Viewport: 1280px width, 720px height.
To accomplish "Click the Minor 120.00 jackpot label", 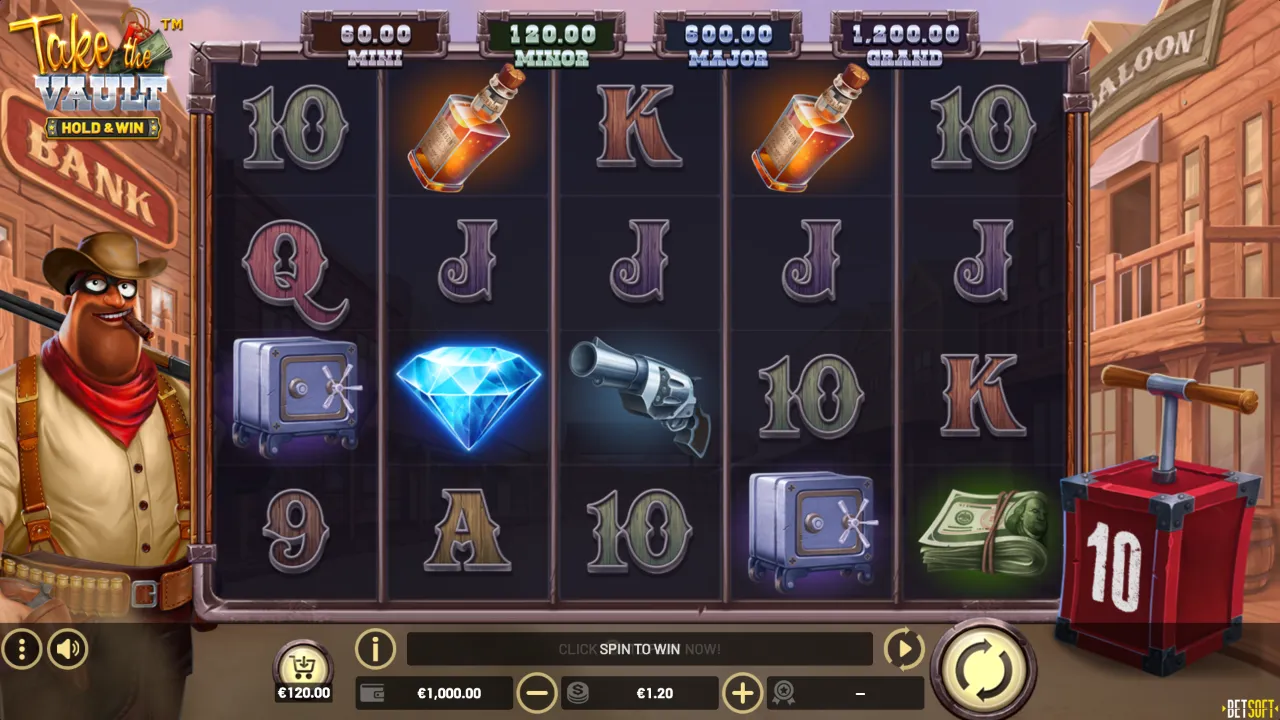I will point(551,40).
